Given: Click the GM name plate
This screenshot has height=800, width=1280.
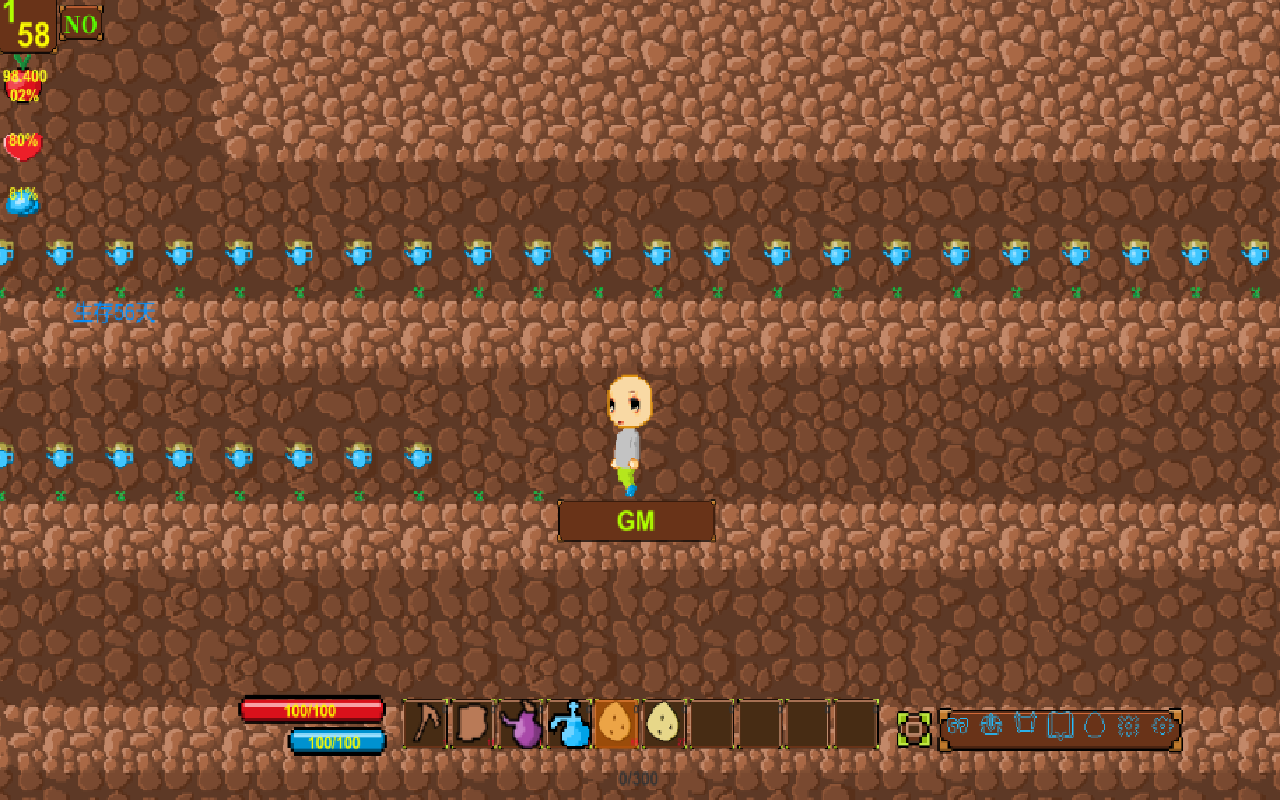Looking at the screenshot, I should pyautogui.click(x=636, y=521).
